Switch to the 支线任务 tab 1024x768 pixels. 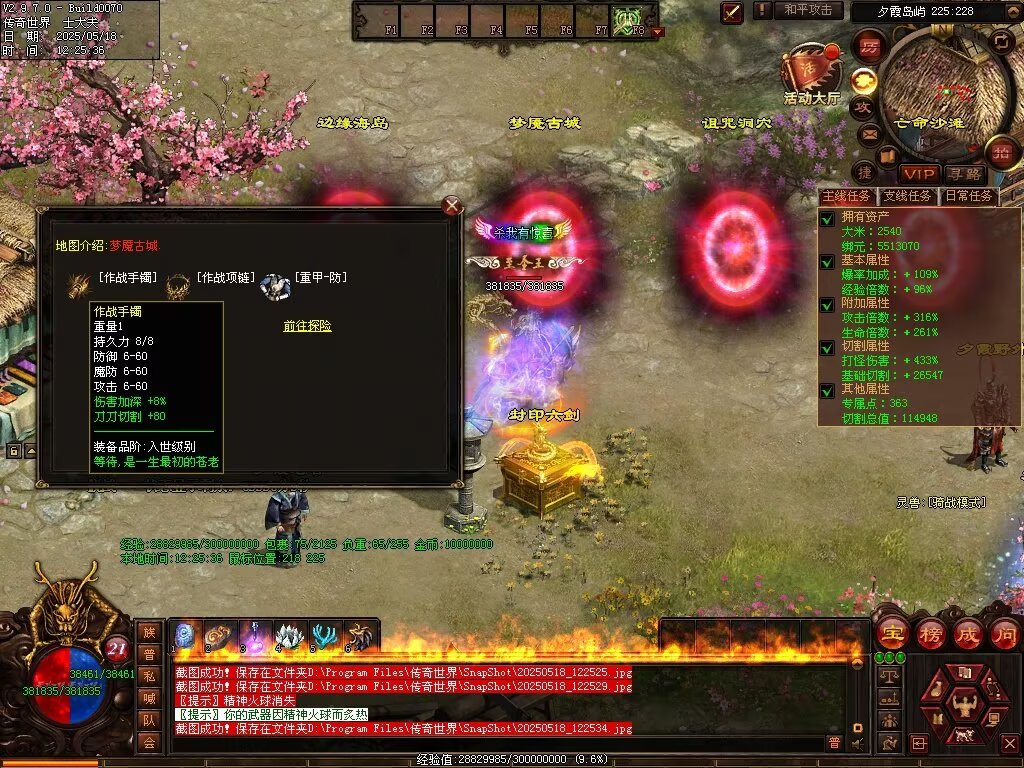point(908,196)
